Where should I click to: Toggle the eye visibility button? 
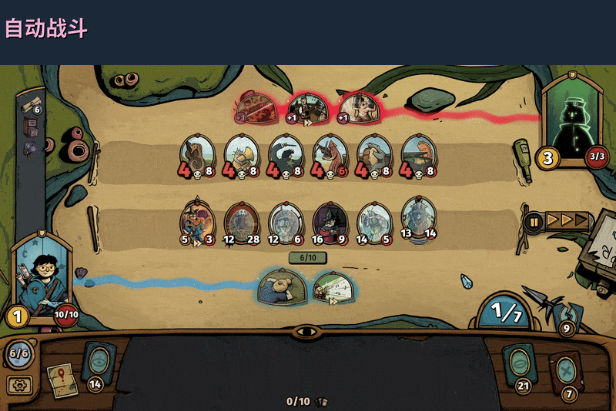tap(307, 331)
